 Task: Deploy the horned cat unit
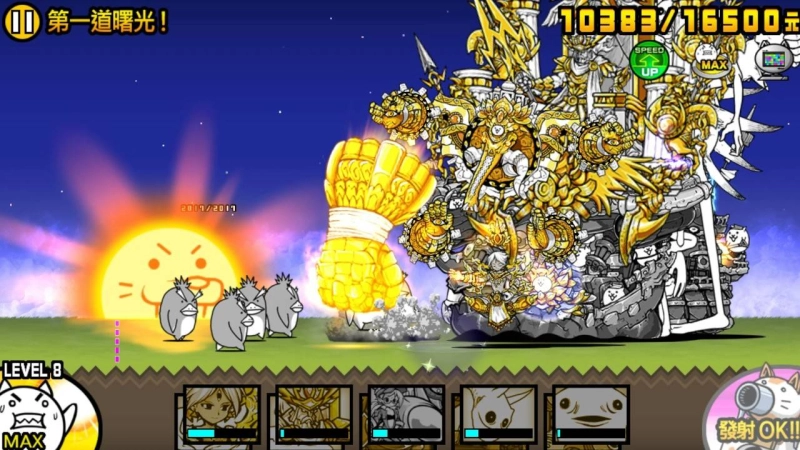click(498, 414)
